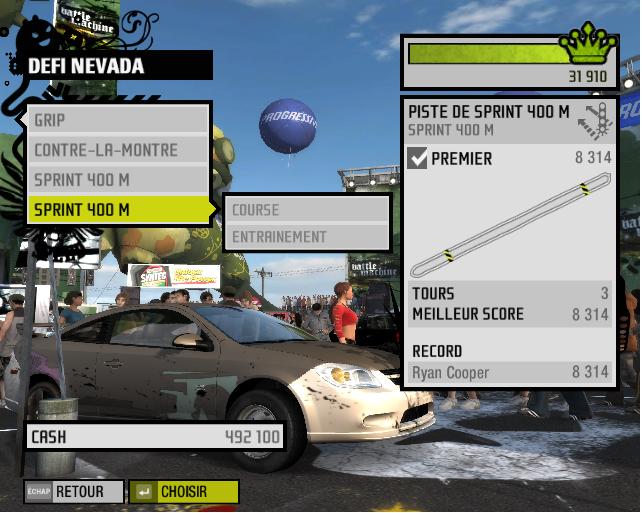Select the GRIP event entry
The image size is (642, 513).
[118, 120]
